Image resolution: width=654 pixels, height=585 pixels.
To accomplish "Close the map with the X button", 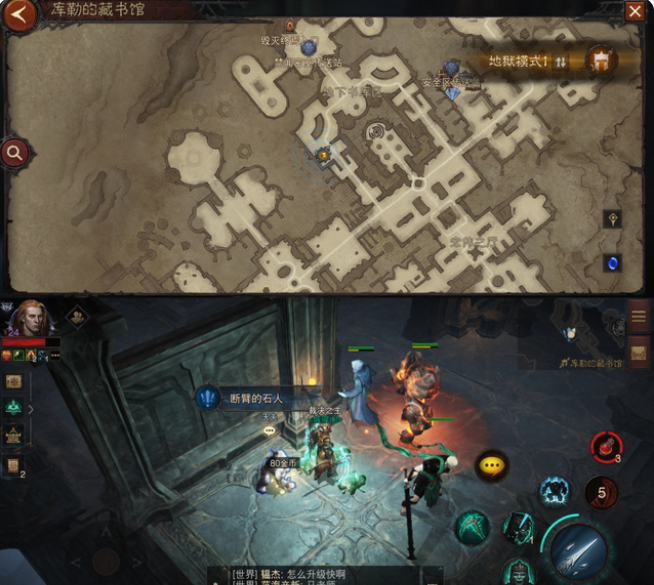I will point(635,12).
